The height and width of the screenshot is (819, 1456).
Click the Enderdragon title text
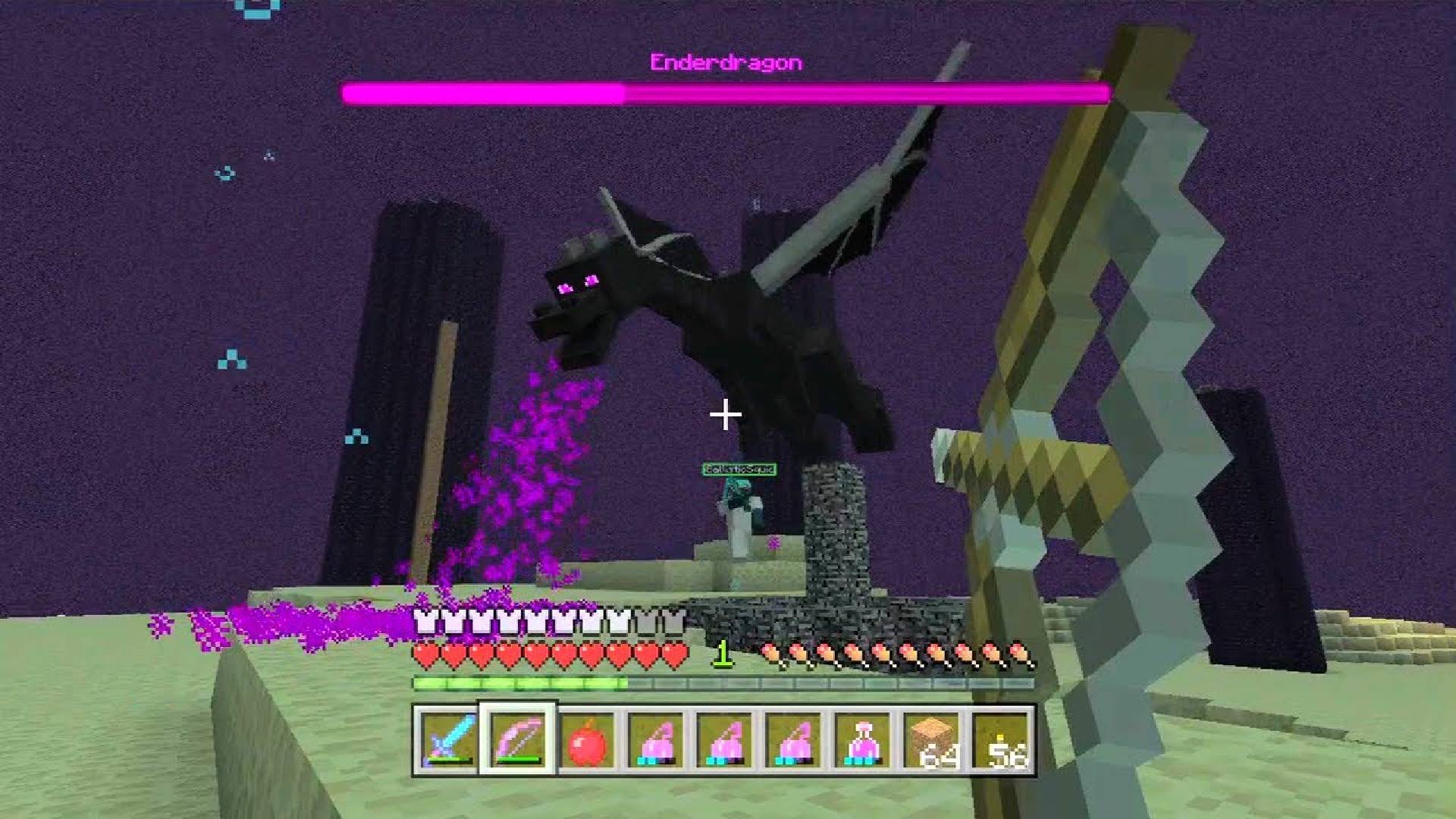pos(726,63)
